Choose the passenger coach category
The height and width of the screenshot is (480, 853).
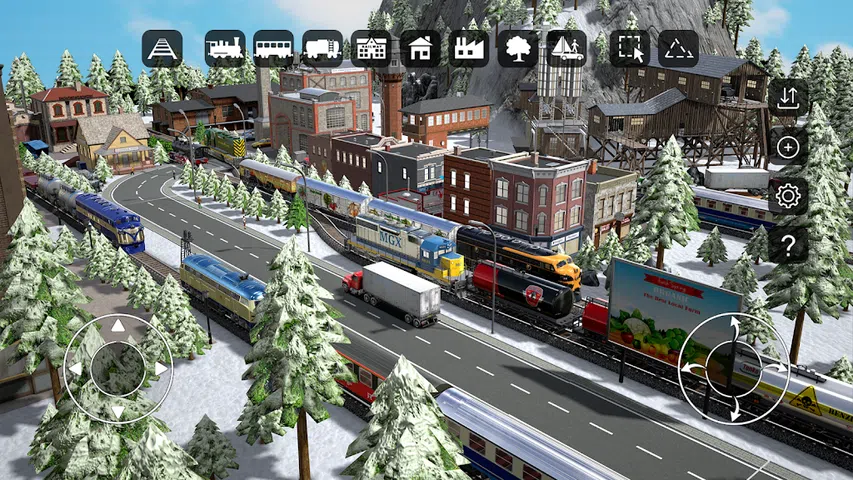274,48
